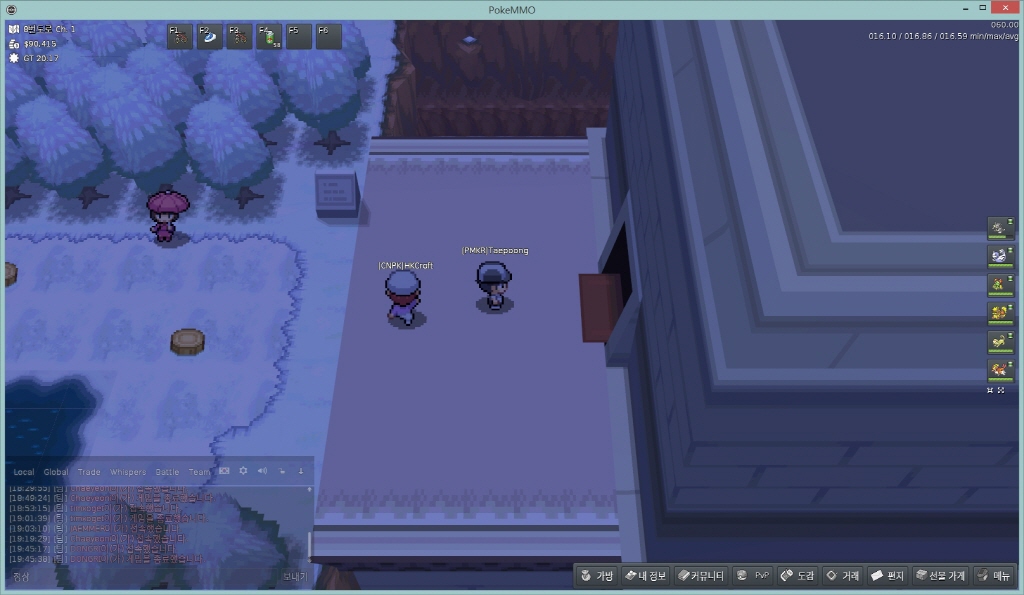Click the chat message input field
This screenshot has height=595, width=1024.
(x=140, y=577)
